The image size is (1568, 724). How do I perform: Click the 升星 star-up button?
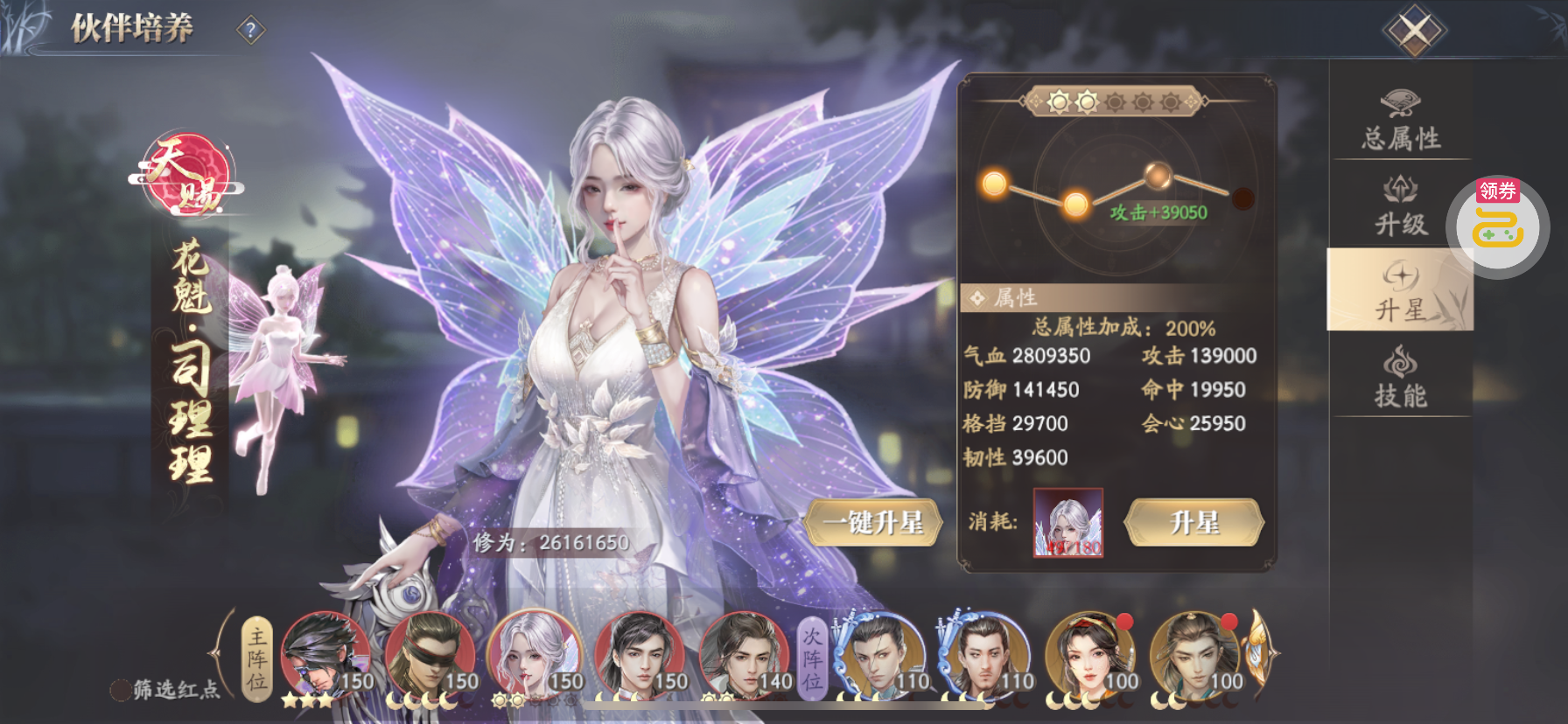click(1193, 523)
